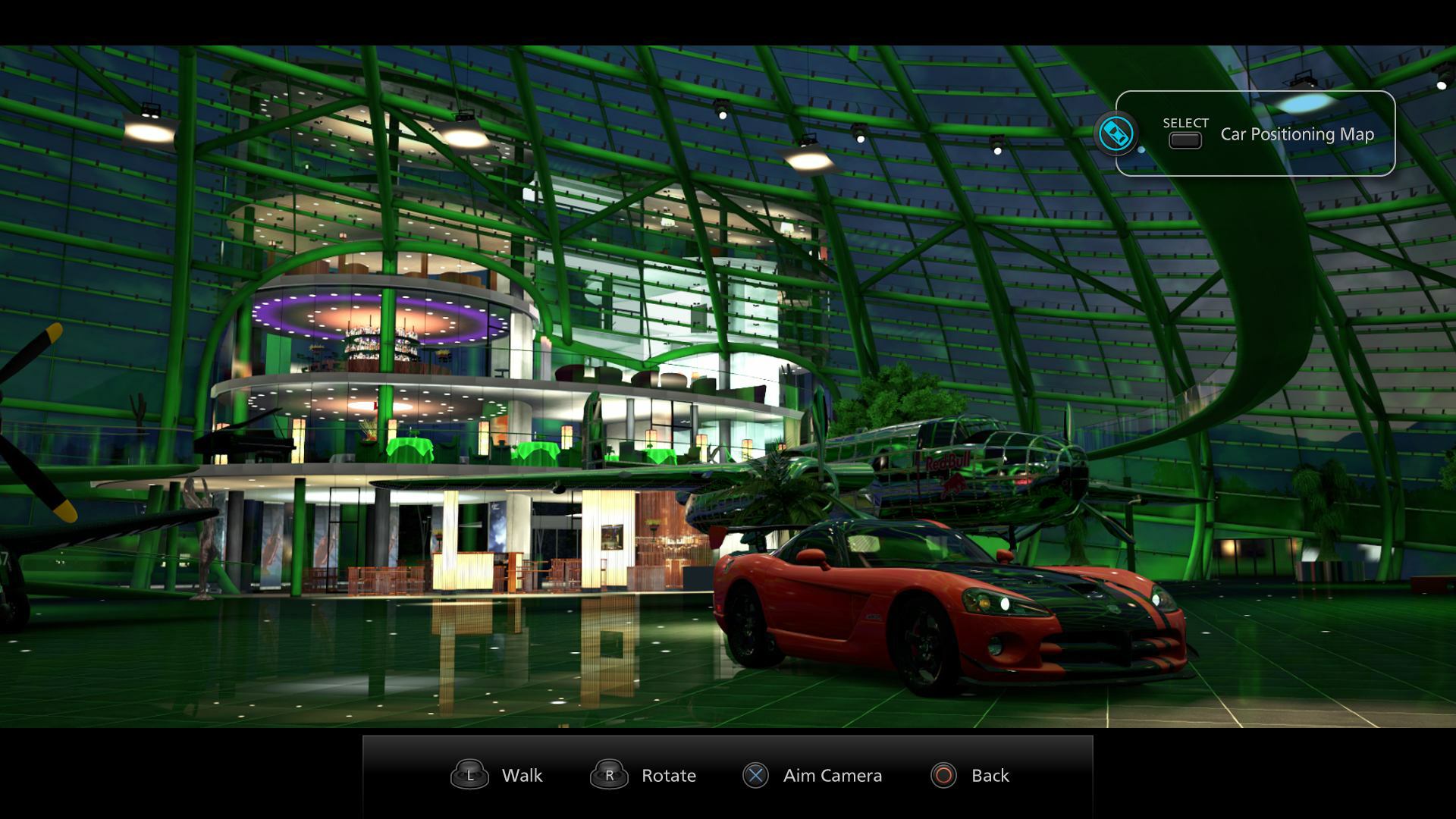Viewport: 1456px width, 819px height.
Task: Click the Rotate control label
Action: click(x=668, y=775)
